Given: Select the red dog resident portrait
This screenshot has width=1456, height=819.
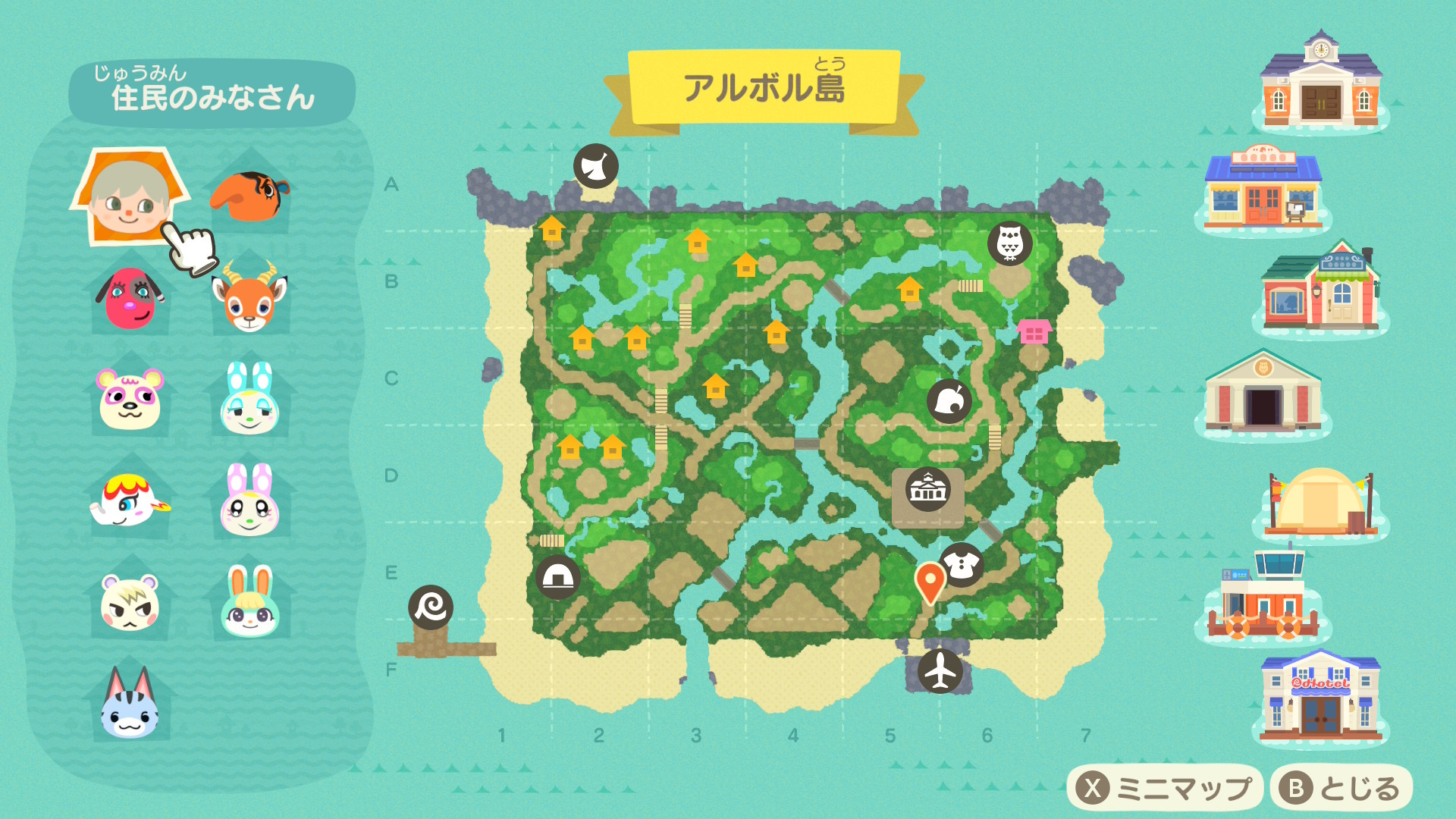Looking at the screenshot, I should pyautogui.click(x=129, y=297).
